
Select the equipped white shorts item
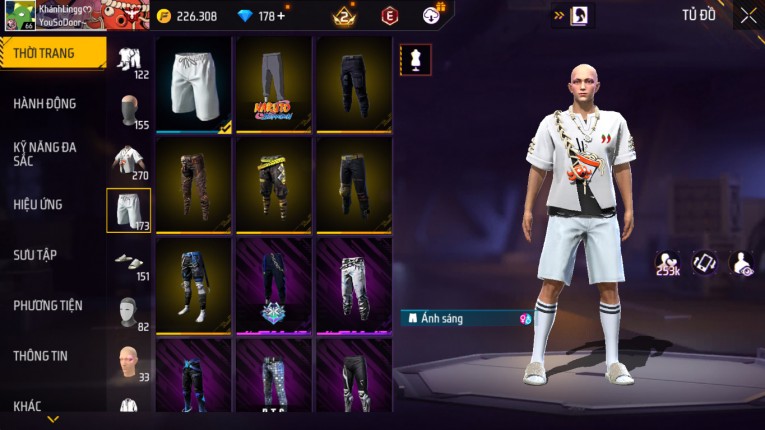[194, 84]
